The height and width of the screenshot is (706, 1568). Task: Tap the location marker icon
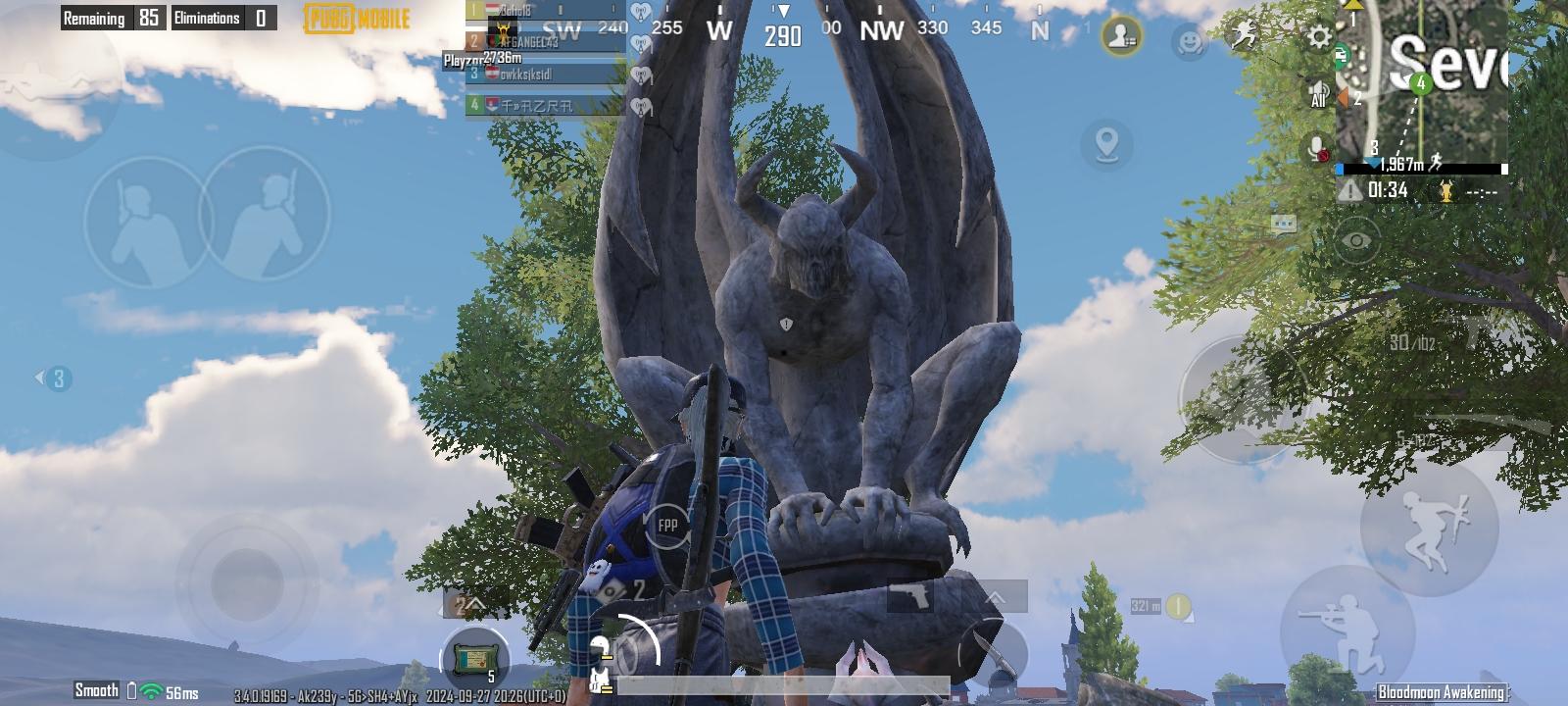point(1106,143)
